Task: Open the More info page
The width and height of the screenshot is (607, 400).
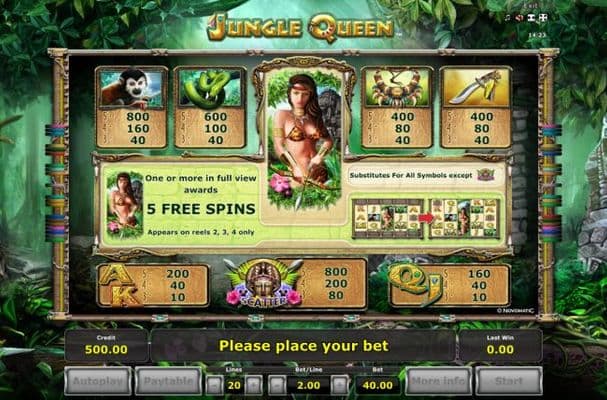Action: [435, 381]
